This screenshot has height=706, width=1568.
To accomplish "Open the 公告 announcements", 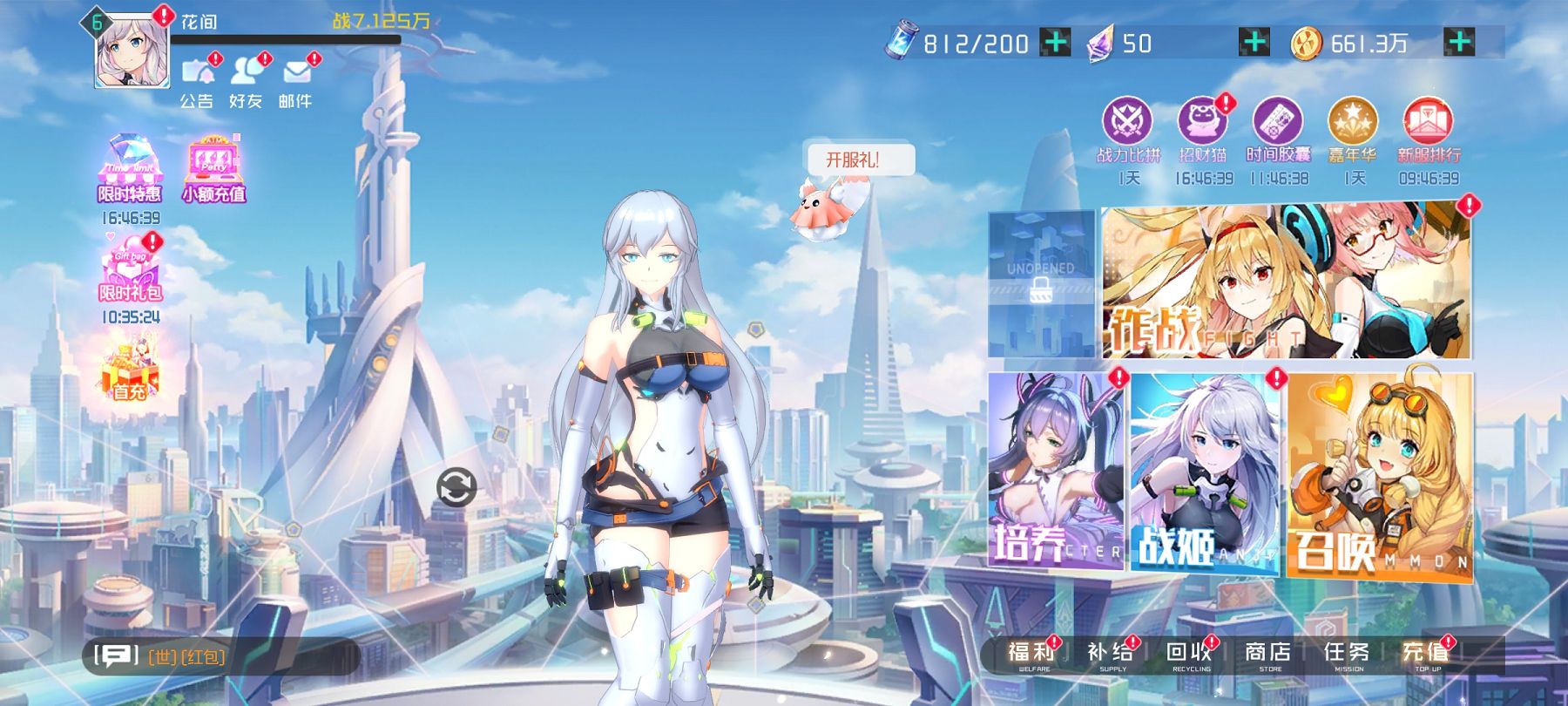I will pos(197,80).
